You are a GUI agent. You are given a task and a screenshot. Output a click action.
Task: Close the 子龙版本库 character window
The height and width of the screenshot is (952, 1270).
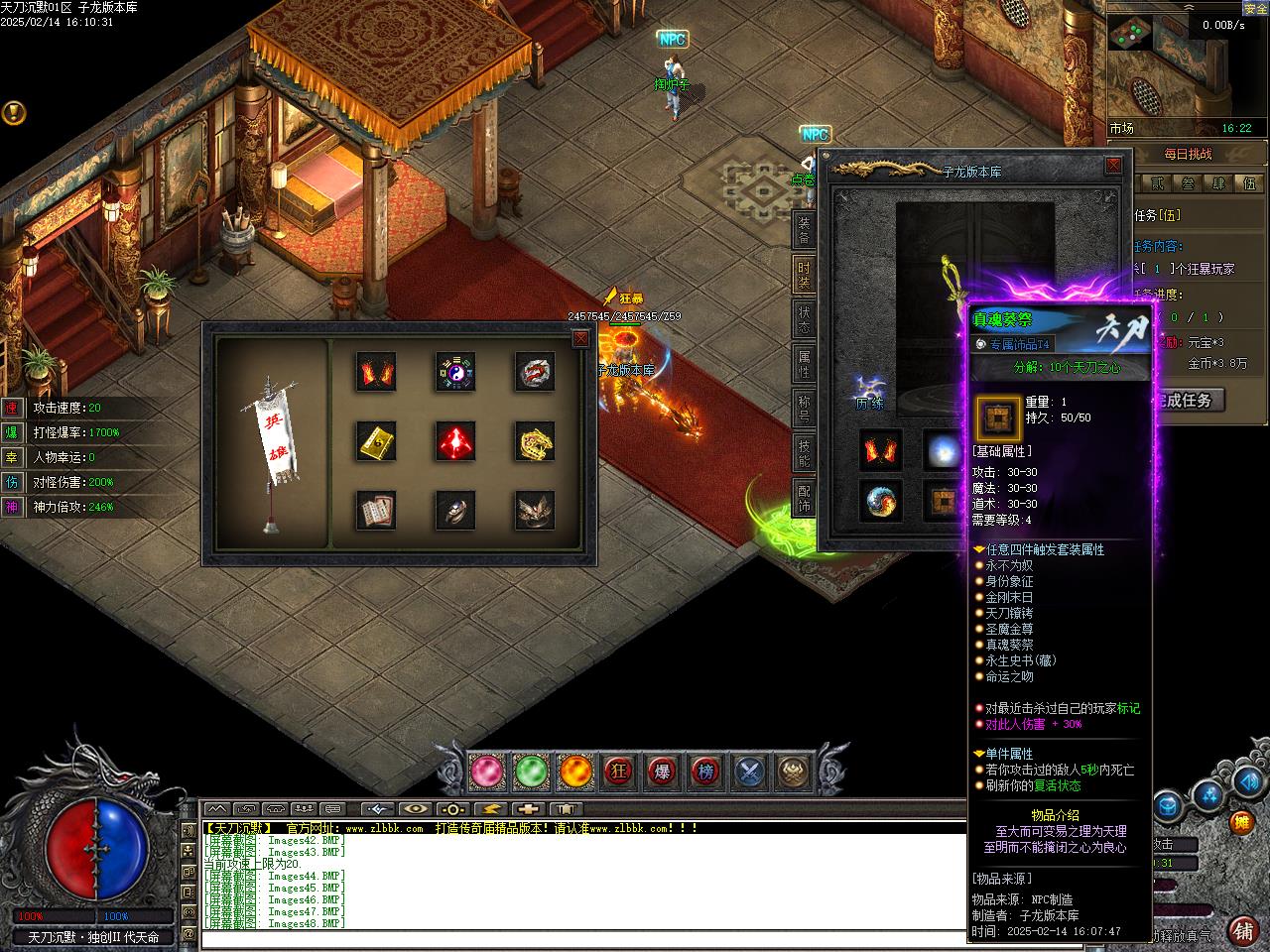(x=1113, y=166)
